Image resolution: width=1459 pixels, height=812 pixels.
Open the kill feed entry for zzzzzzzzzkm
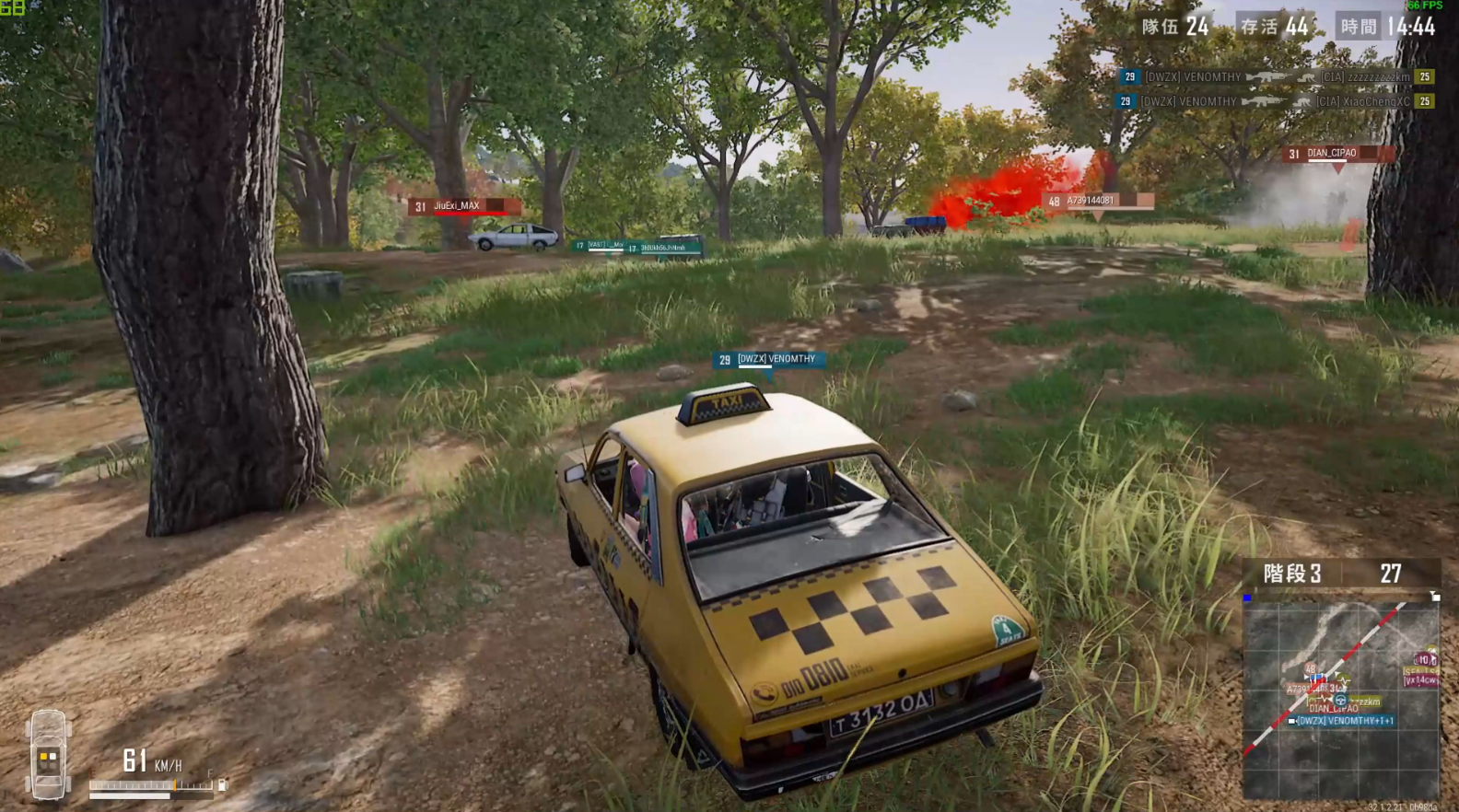[1276, 77]
